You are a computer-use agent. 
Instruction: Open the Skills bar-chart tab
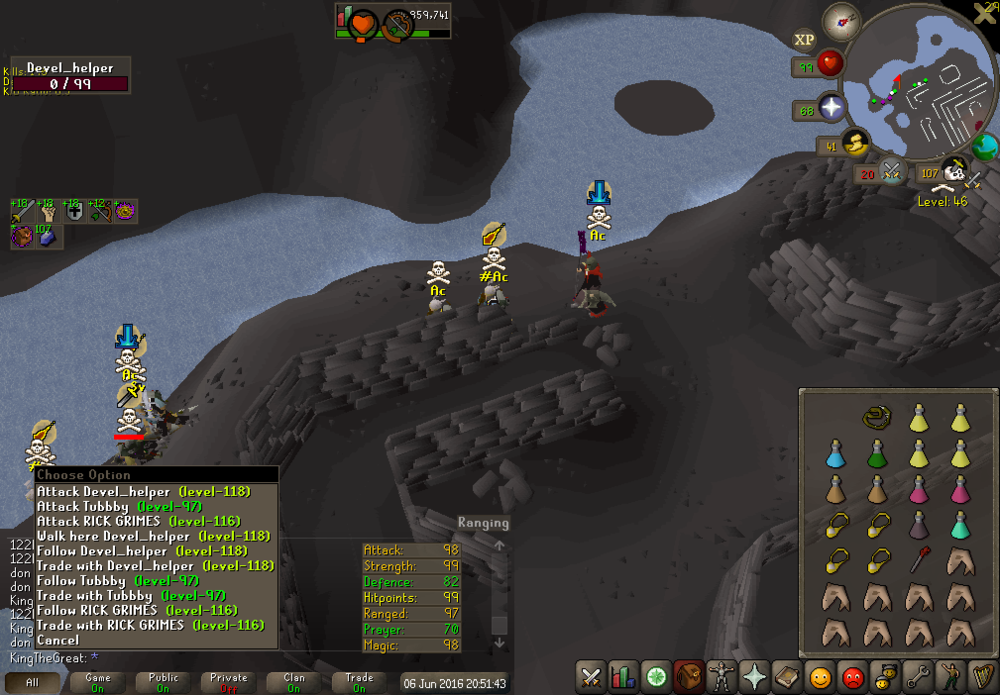[x=624, y=676]
